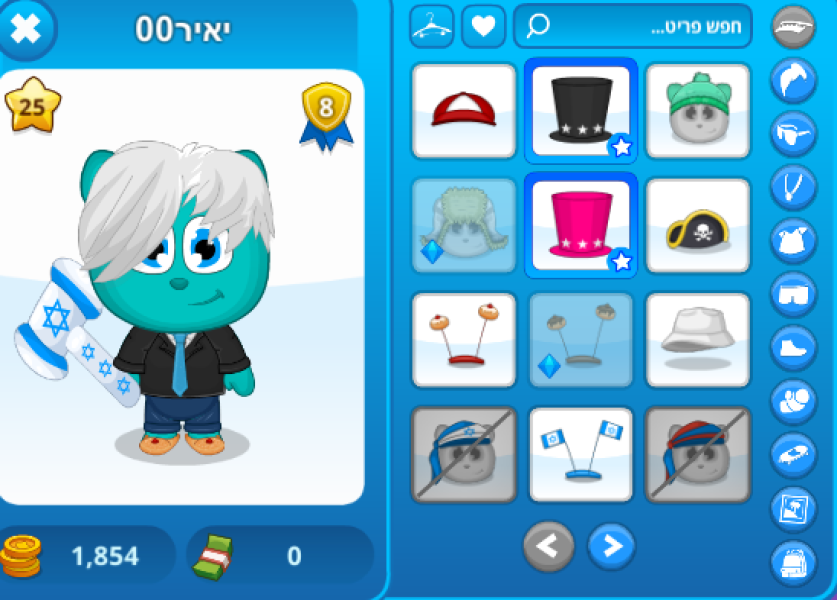Select the donut antenna headband
The image size is (837, 600).
463,340
